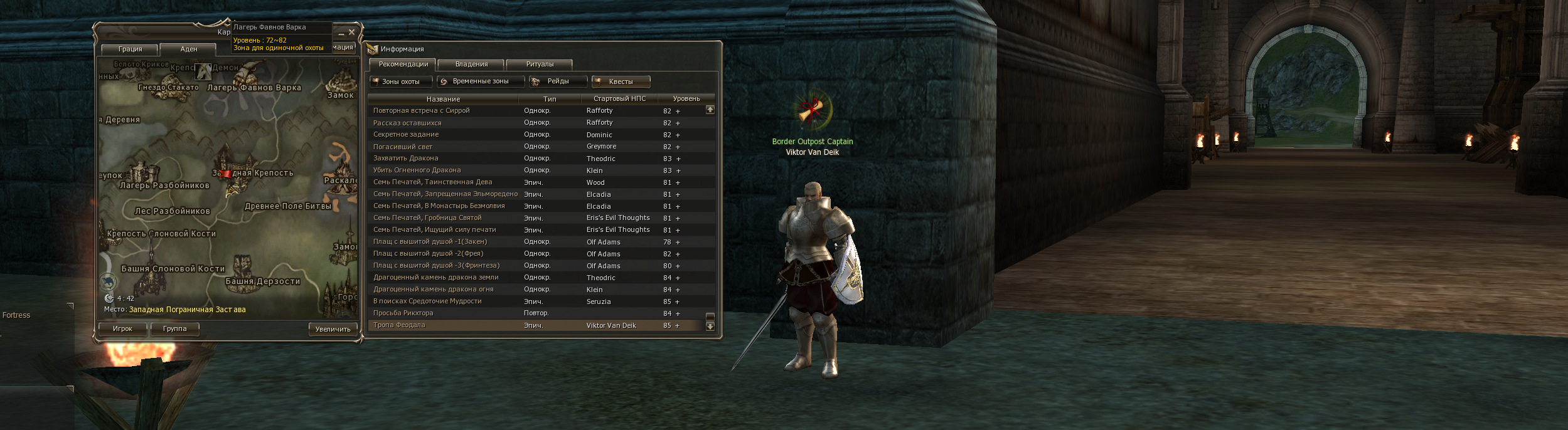
Task: Select the Временные зоны filter
Action: [x=480, y=81]
